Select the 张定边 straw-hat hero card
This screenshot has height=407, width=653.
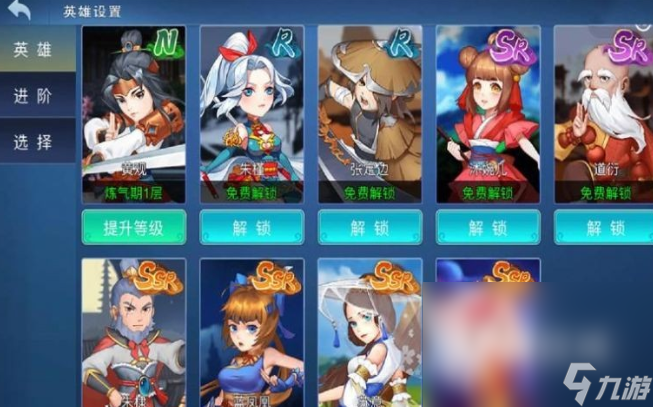coord(370,110)
